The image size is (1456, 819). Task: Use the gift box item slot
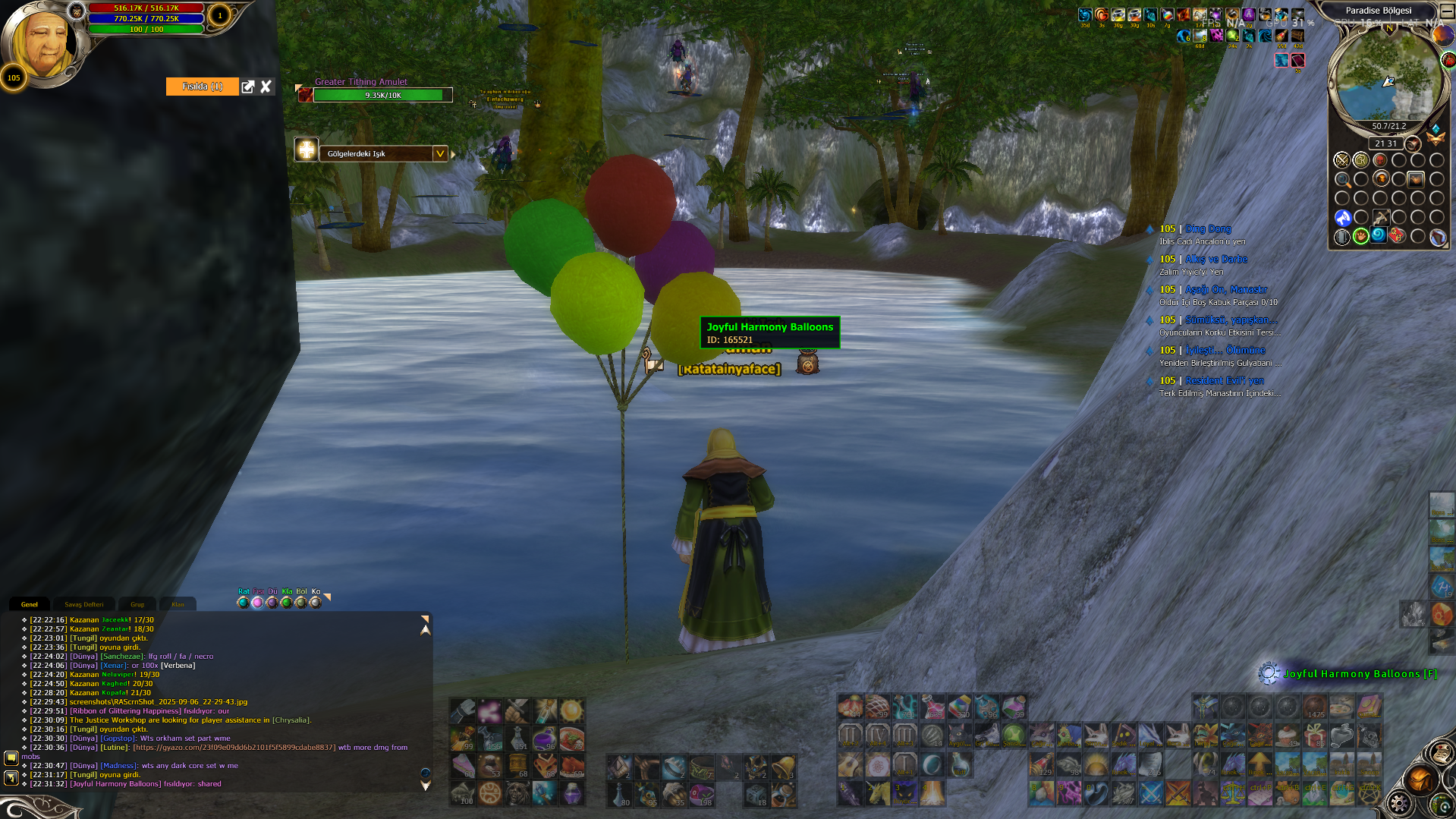pos(1315,735)
